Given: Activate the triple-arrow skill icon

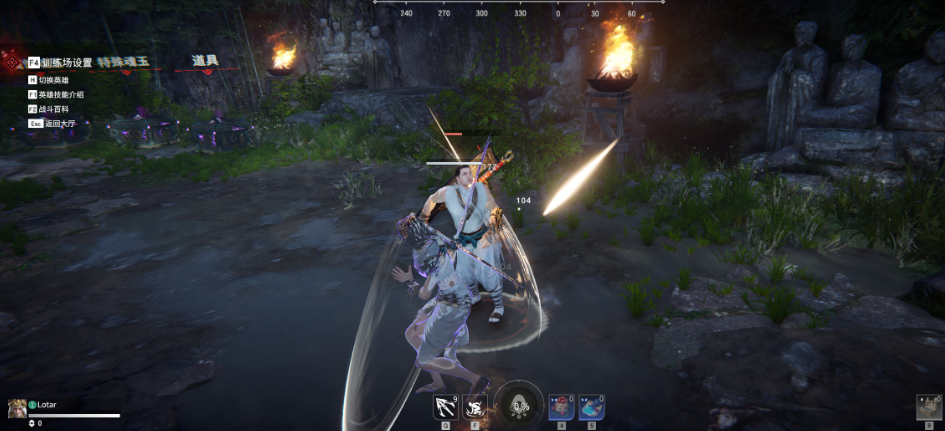Looking at the screenshot, I should point(445,406).
